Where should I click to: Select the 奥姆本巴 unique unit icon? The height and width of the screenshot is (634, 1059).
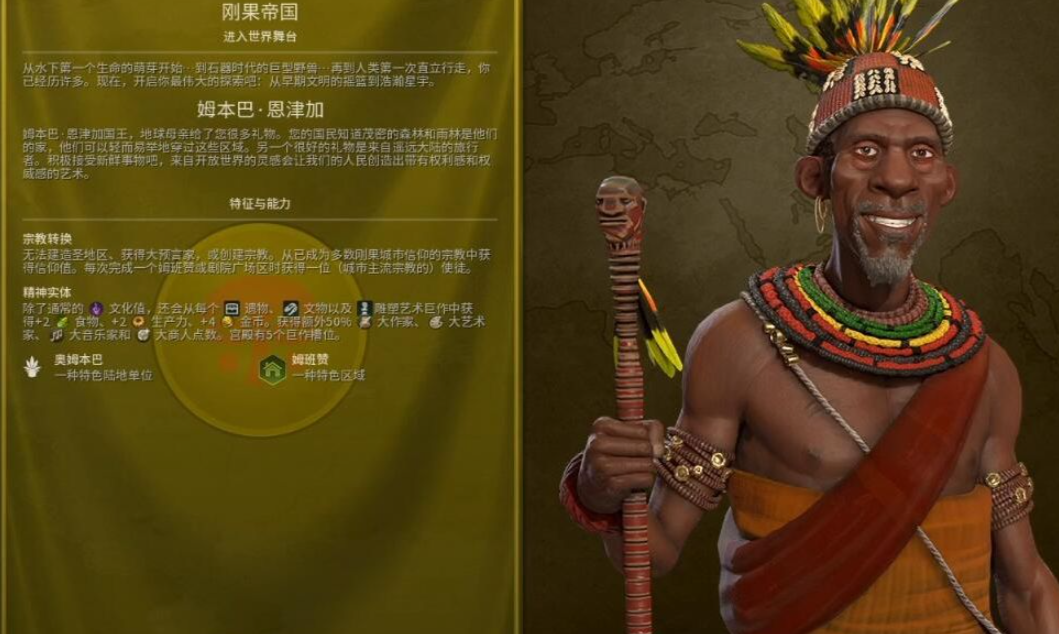[33, 367]
